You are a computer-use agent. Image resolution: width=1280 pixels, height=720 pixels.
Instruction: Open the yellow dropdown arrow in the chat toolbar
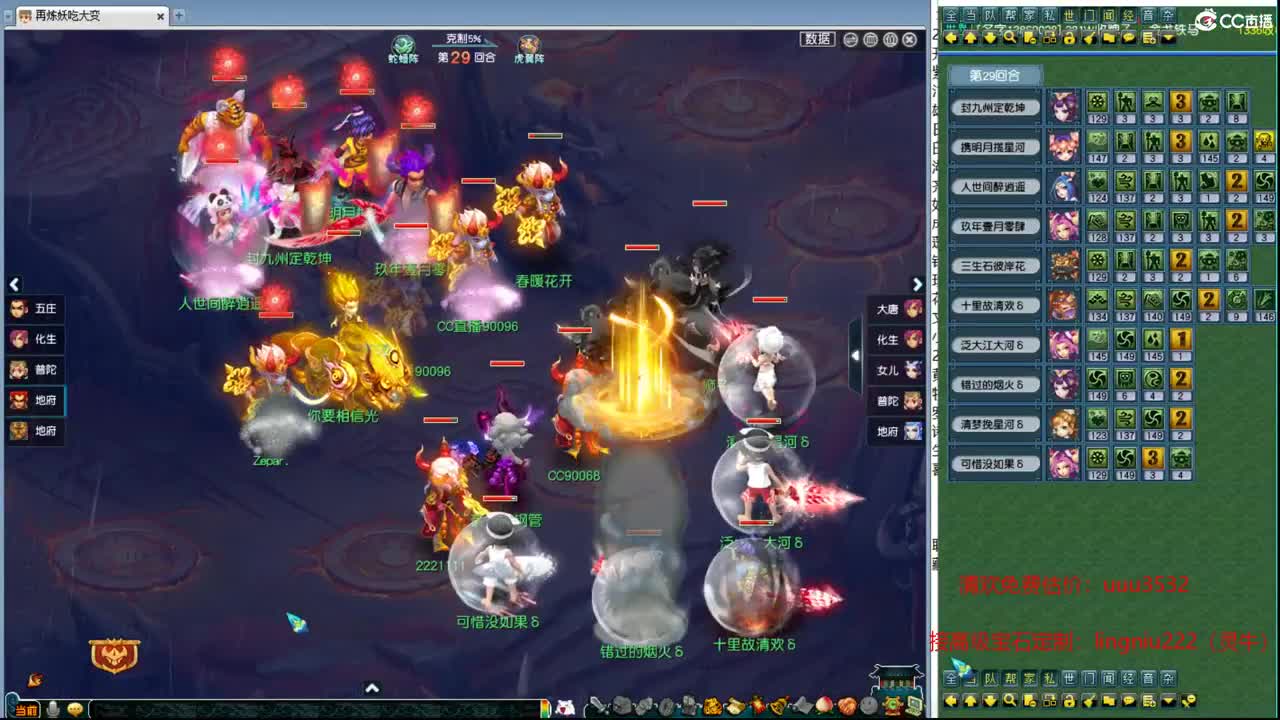tap(1167, 38)
